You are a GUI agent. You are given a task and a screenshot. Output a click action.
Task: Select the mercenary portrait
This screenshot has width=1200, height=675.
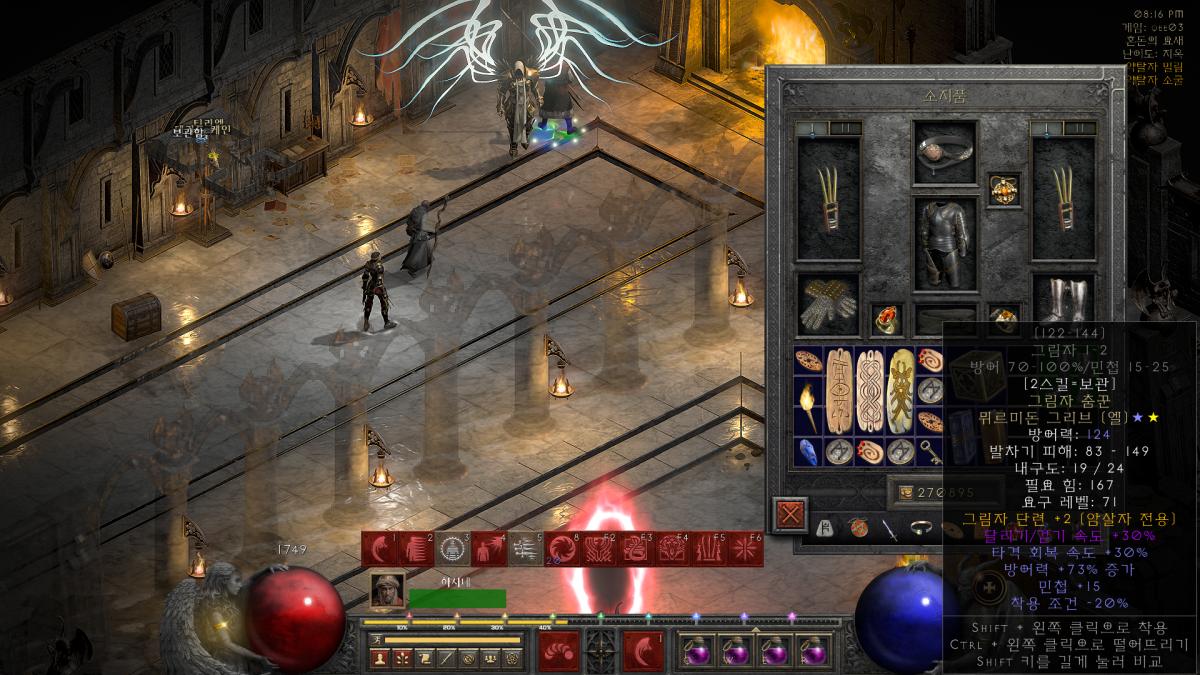(x=387, y=592)
